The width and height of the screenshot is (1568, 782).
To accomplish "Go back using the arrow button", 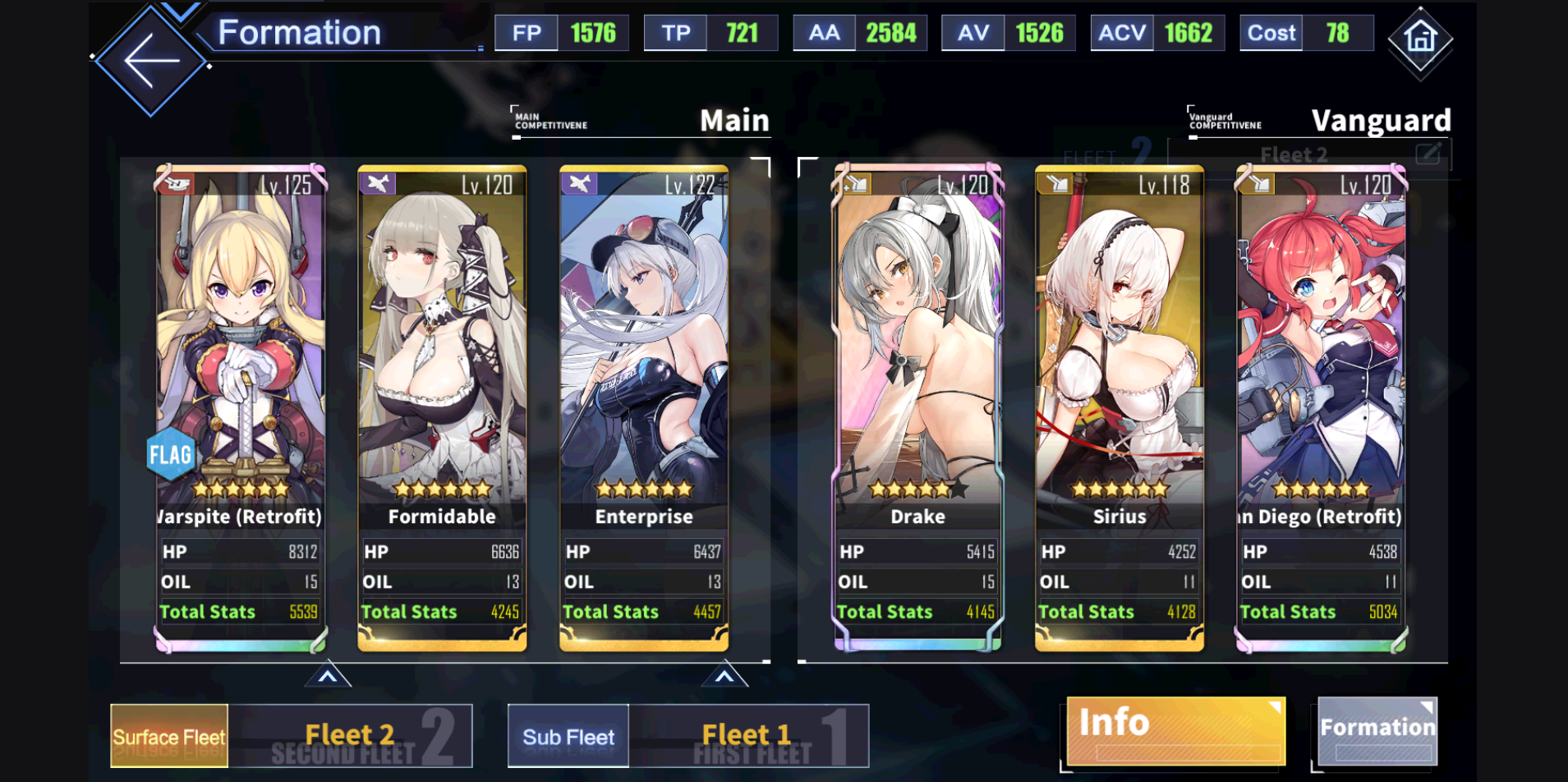I will tap(151, 60).
